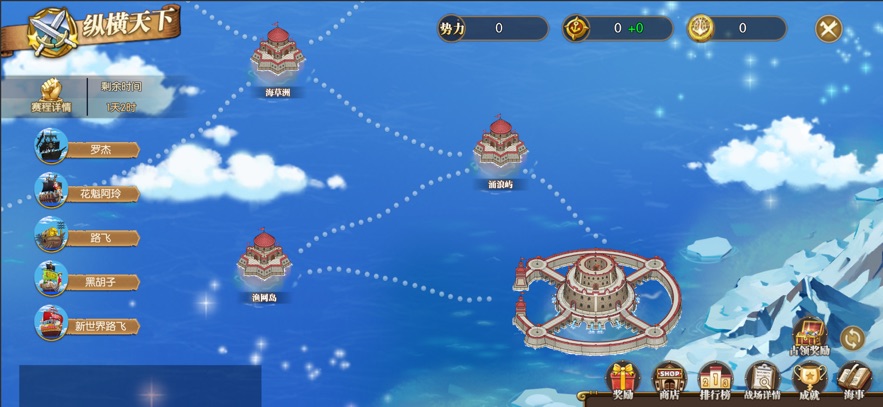
Task: Click the round refresh arrows button
Action: (x=852, y=337)
